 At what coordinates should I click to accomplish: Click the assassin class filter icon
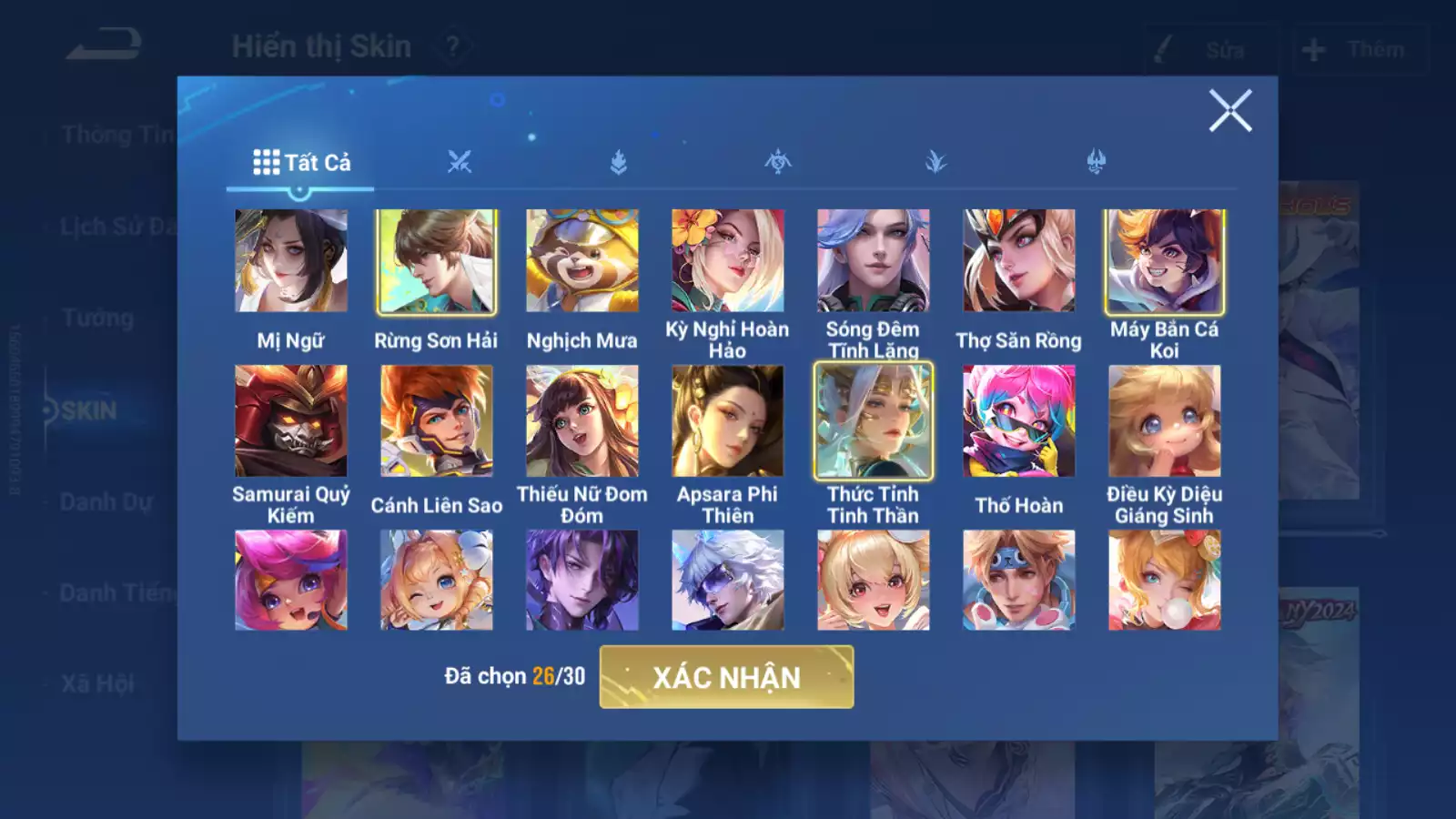click(x=779, y=161)
